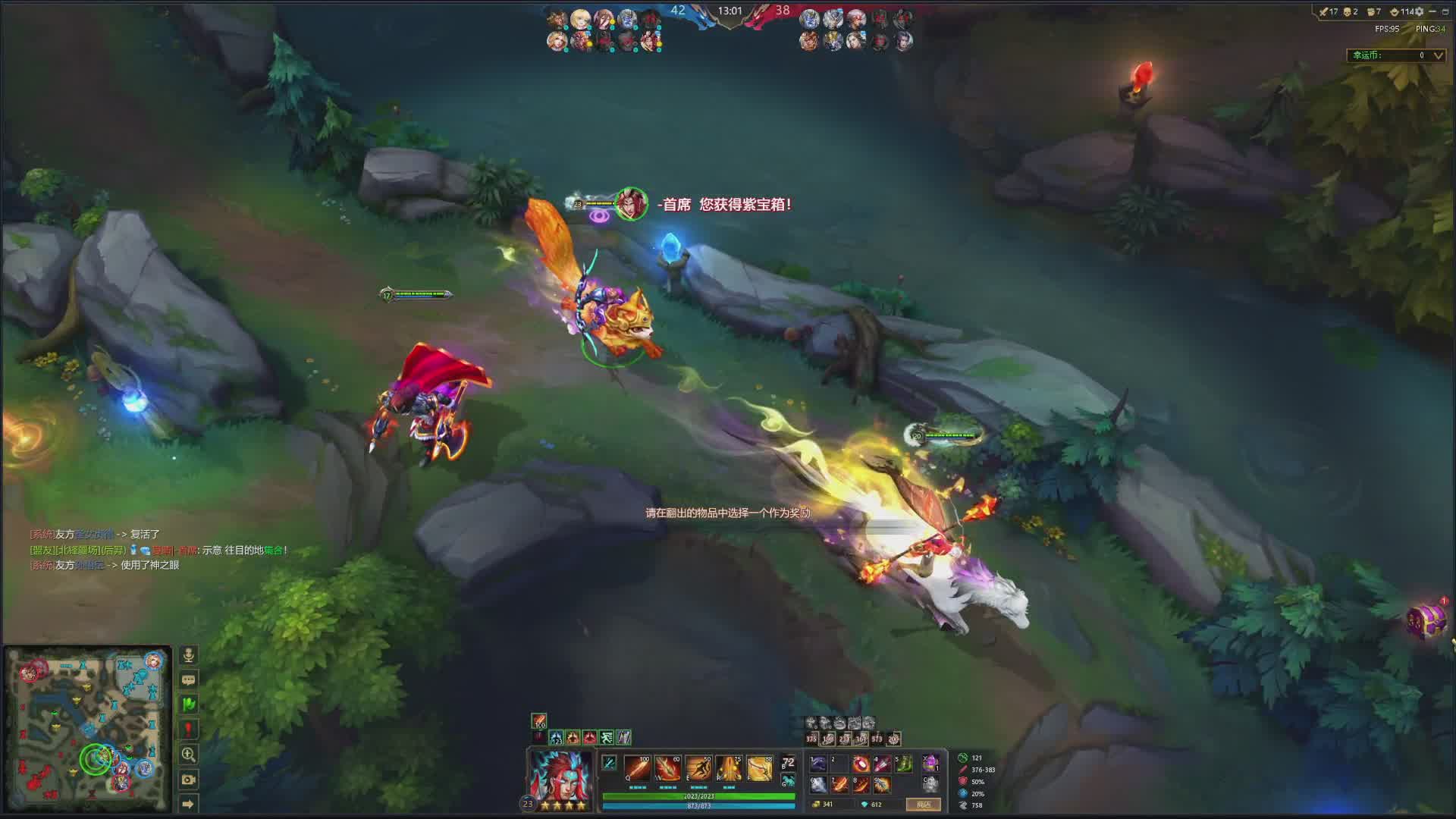
Task: Trigger the R ultimate ability
Action: point(729,768)
